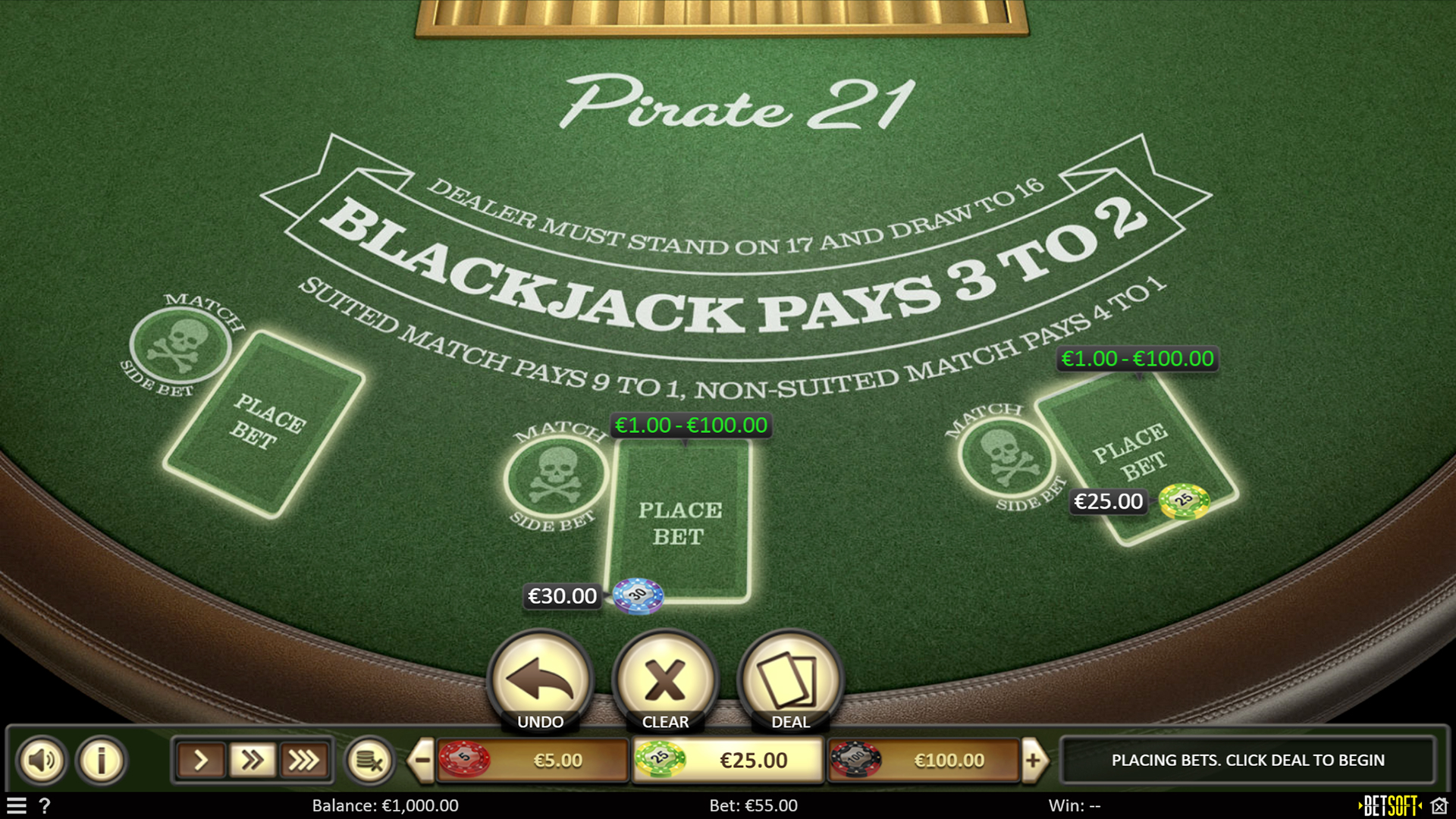Image resolution: width=1456 pixels, height=819 pixels.
Task: Click plus arrow to show higher chip values
Action: click(1034, 760)
